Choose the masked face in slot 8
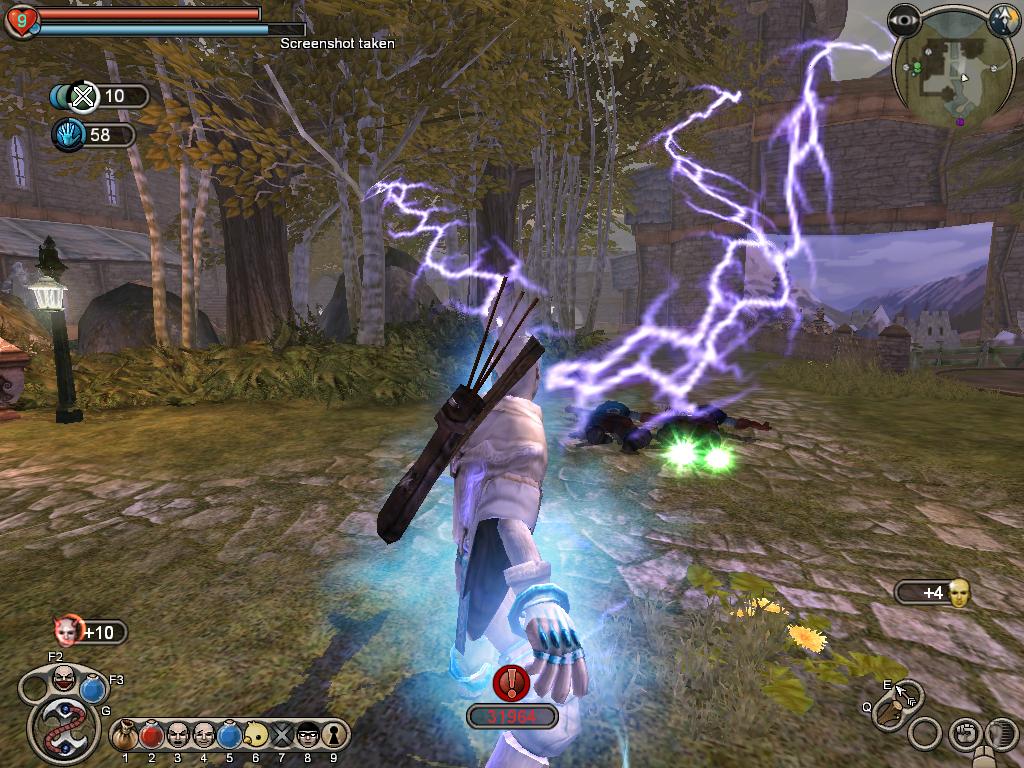 (x=307, y=736)
